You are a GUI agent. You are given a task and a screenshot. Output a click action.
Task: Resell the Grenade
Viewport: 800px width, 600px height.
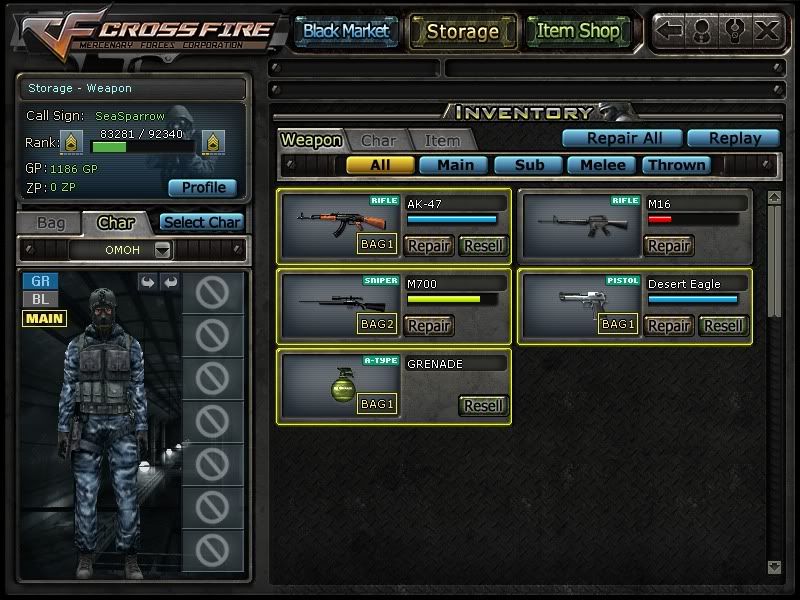(483, 405)
